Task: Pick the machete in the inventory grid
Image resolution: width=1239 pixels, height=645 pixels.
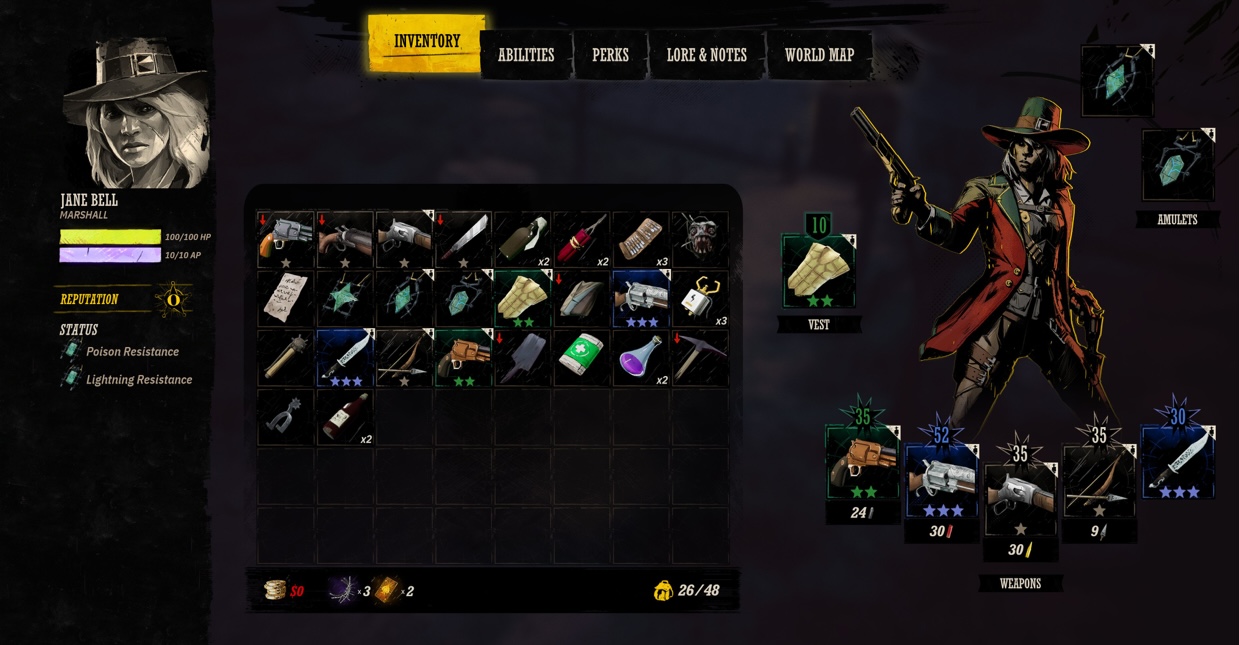Action: (x=463, y=240)
